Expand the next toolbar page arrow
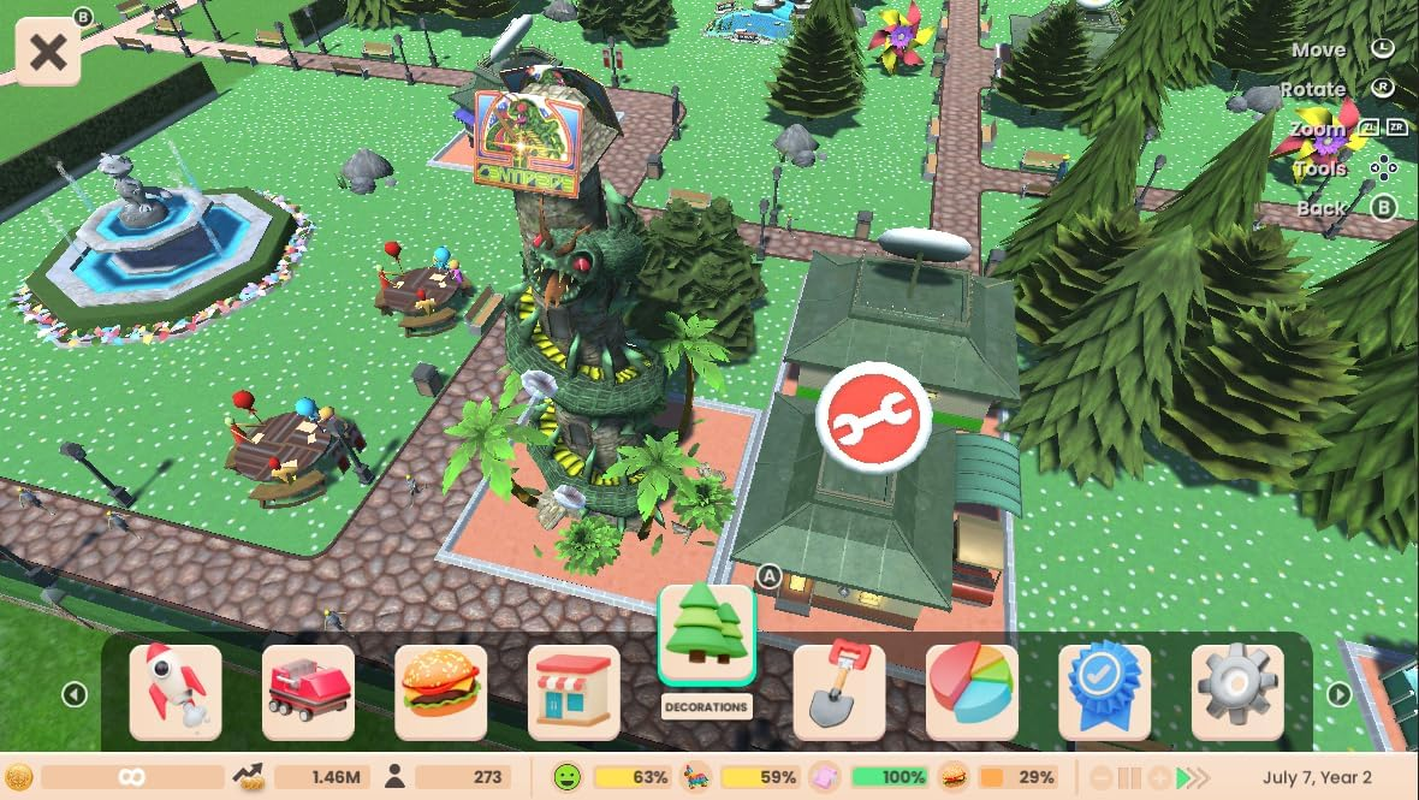This screenshot has height=800, width=1419. point(1340,693)
